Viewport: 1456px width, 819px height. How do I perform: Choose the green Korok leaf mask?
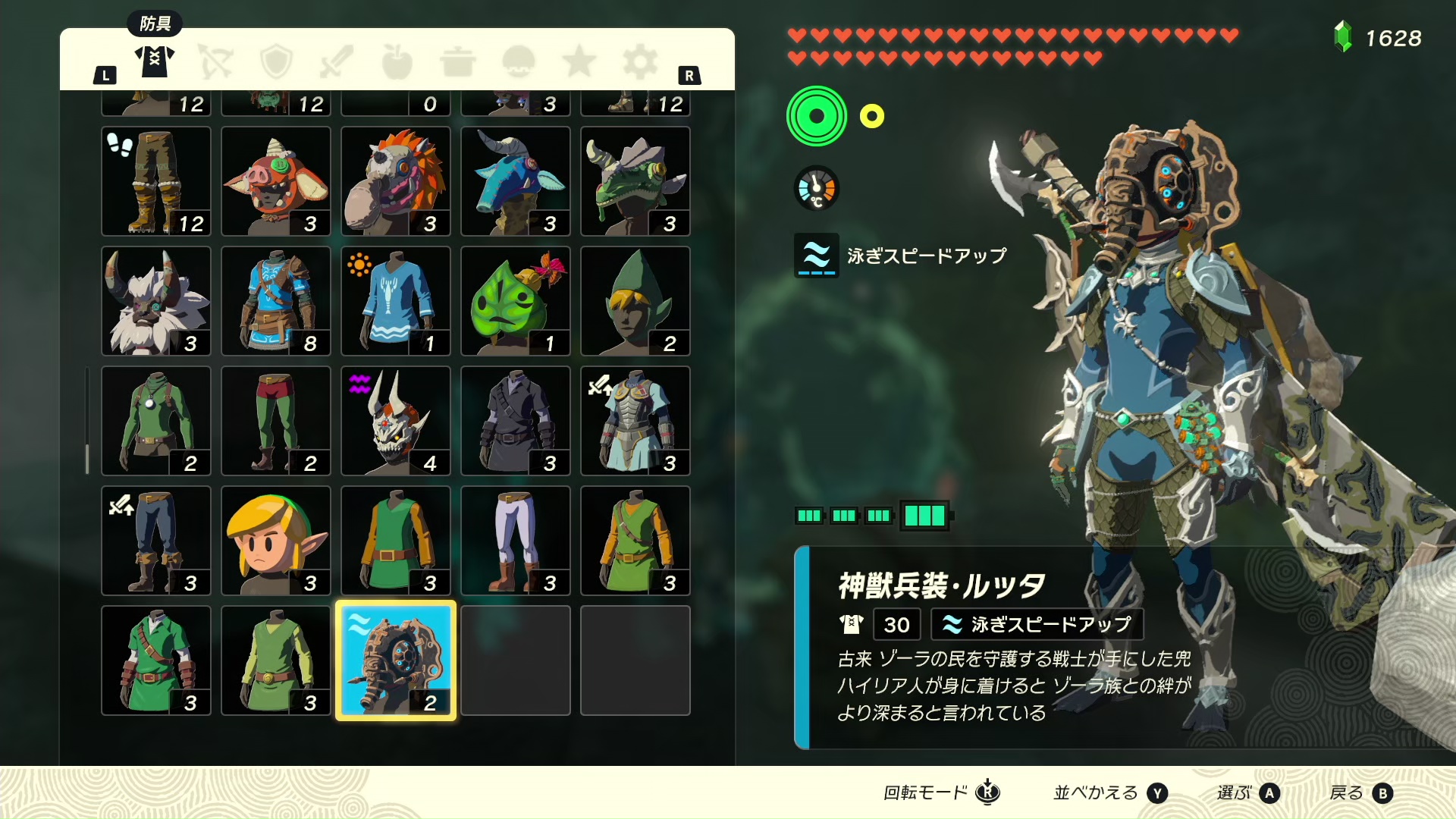[x=515, y=301]
